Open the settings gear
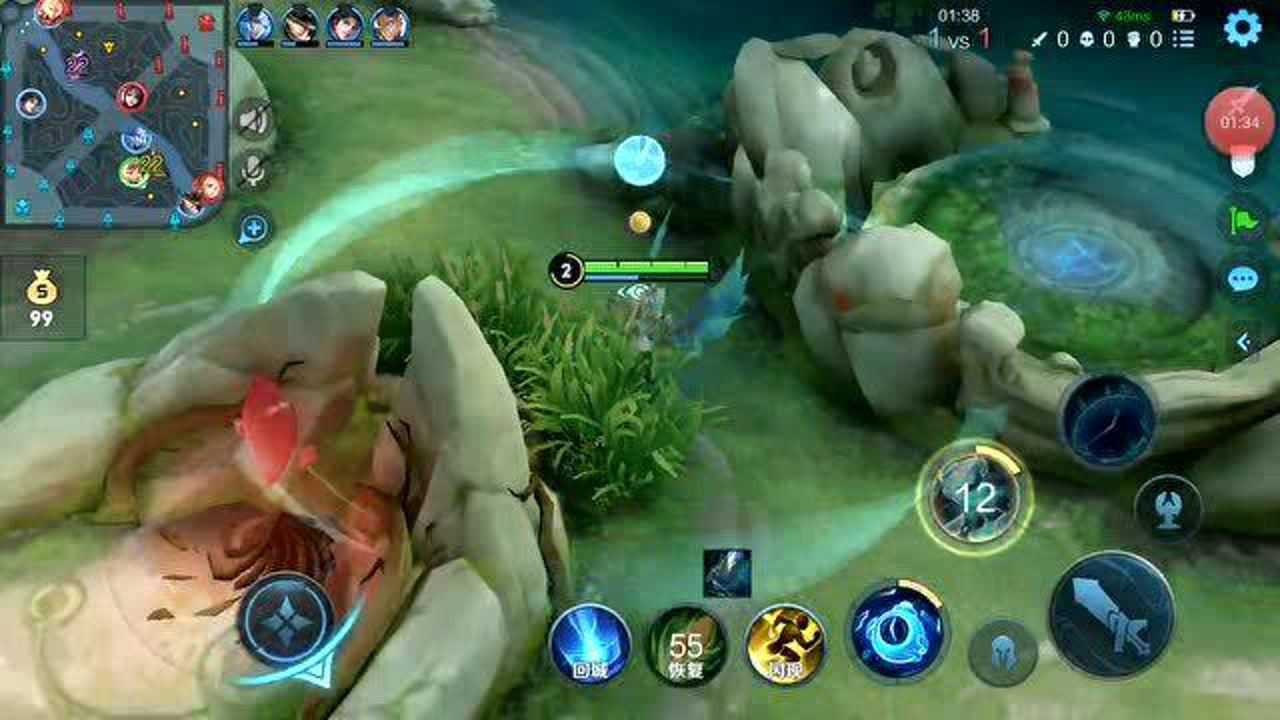Viewport: 1280px width, 720px height. 1243,29
